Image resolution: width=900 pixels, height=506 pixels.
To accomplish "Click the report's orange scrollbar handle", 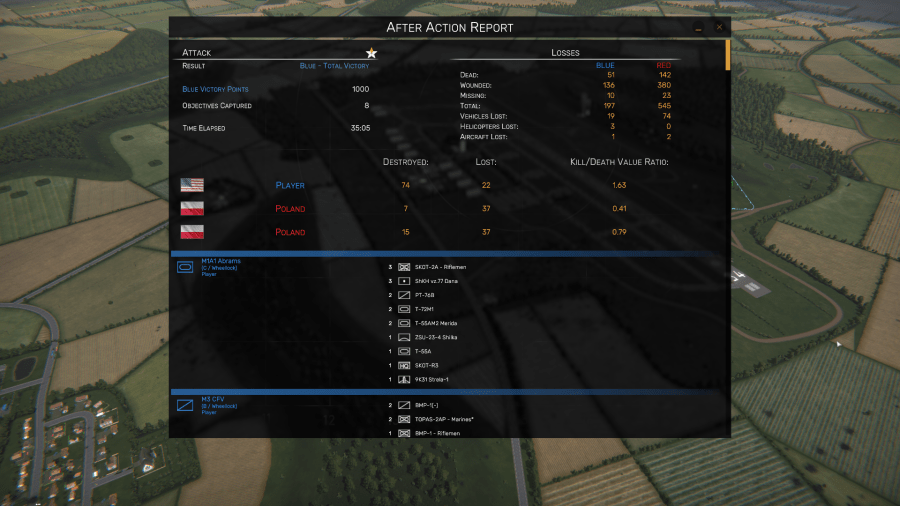I will [x=728, y=53].
